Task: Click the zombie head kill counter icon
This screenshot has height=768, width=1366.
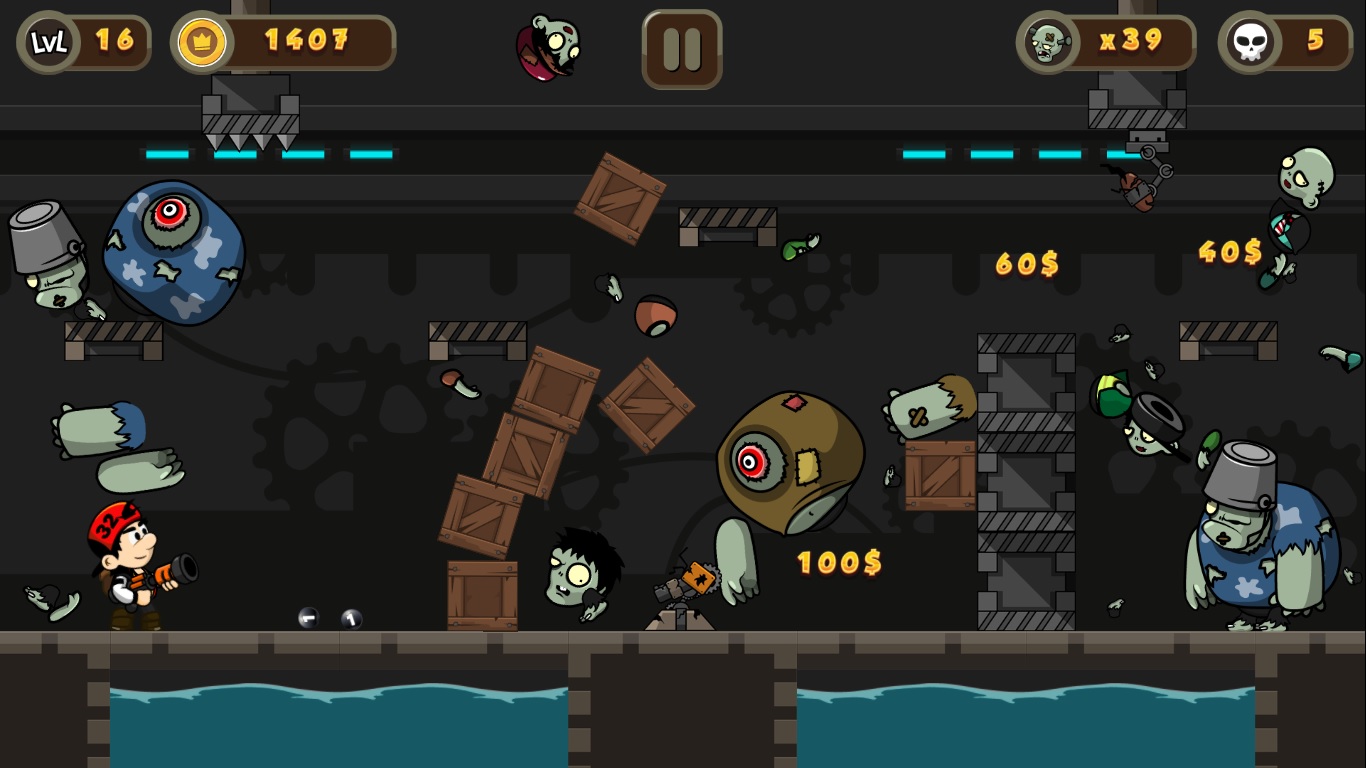Action: click(1046, 42)
